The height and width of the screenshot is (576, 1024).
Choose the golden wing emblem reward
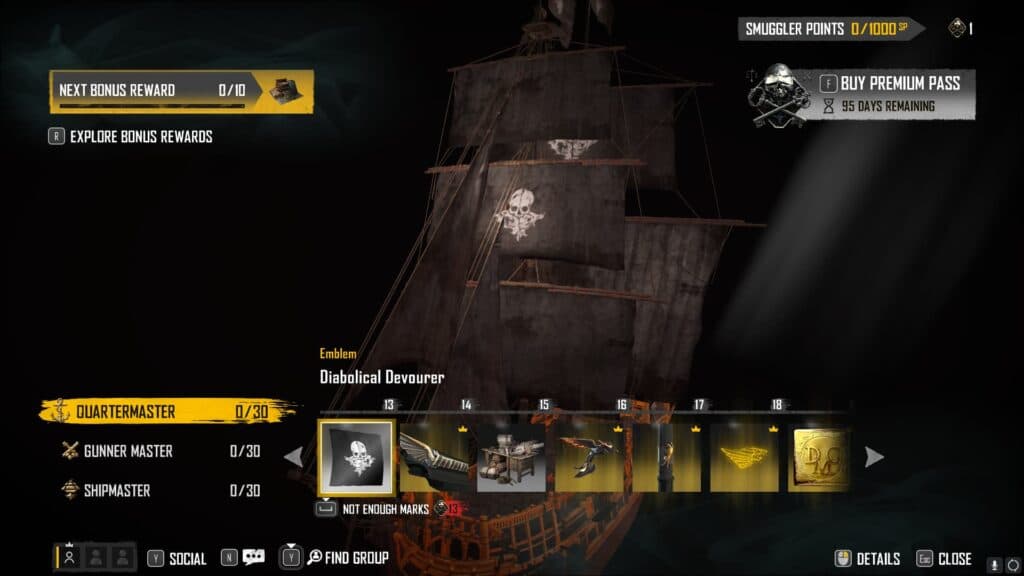744,457
